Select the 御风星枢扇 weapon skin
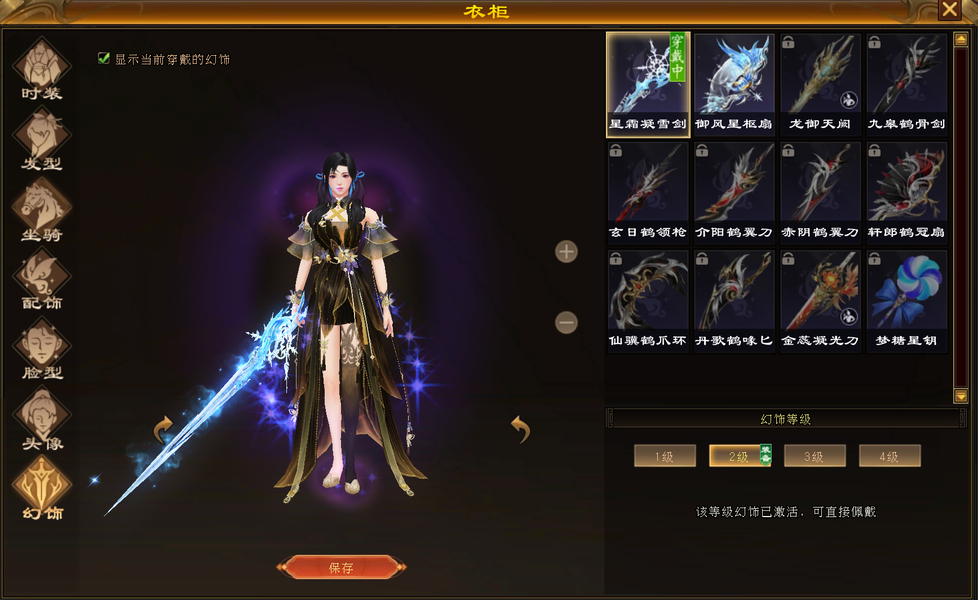 (x=734, y=84)
